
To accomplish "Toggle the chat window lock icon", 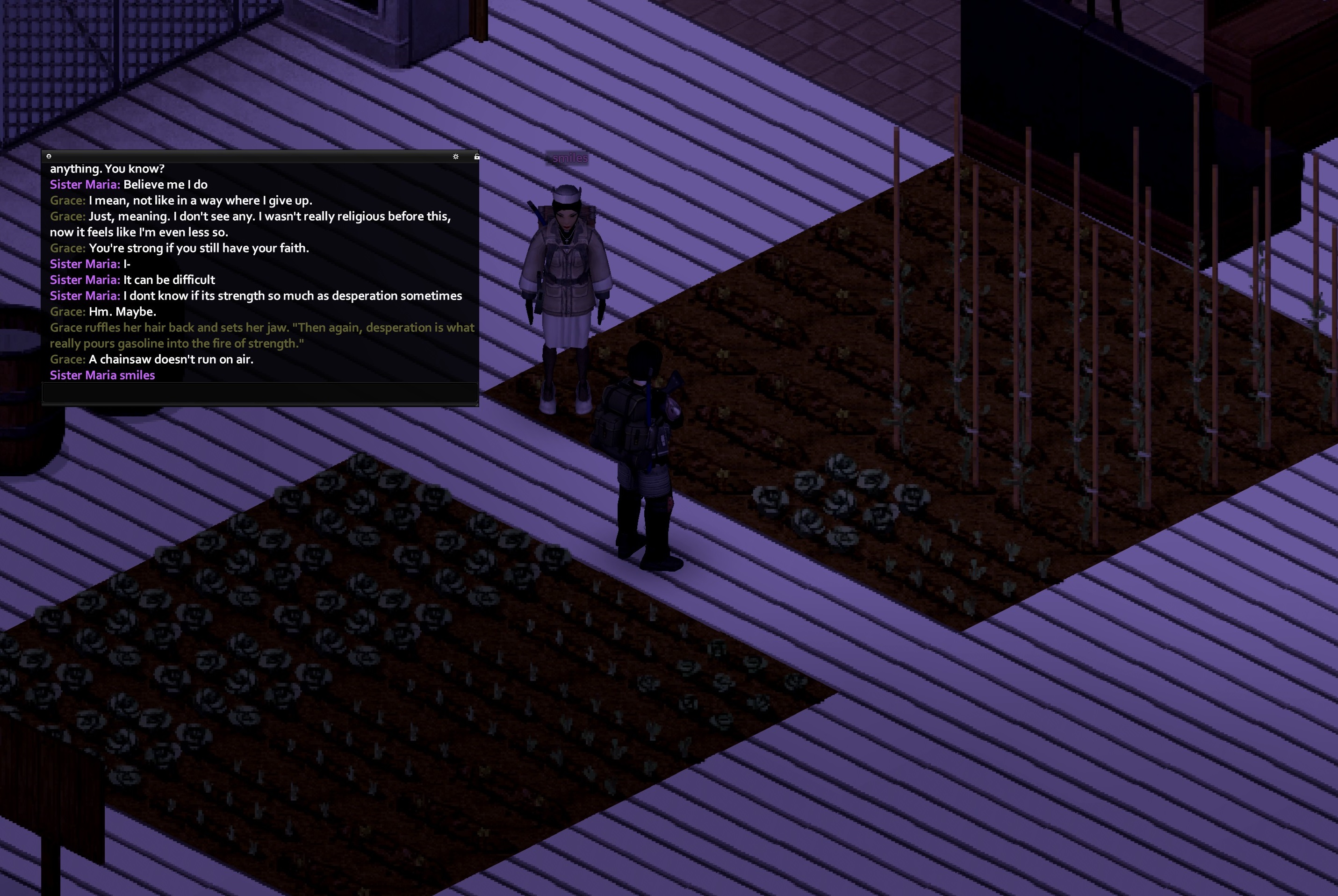I will (476, 157).
